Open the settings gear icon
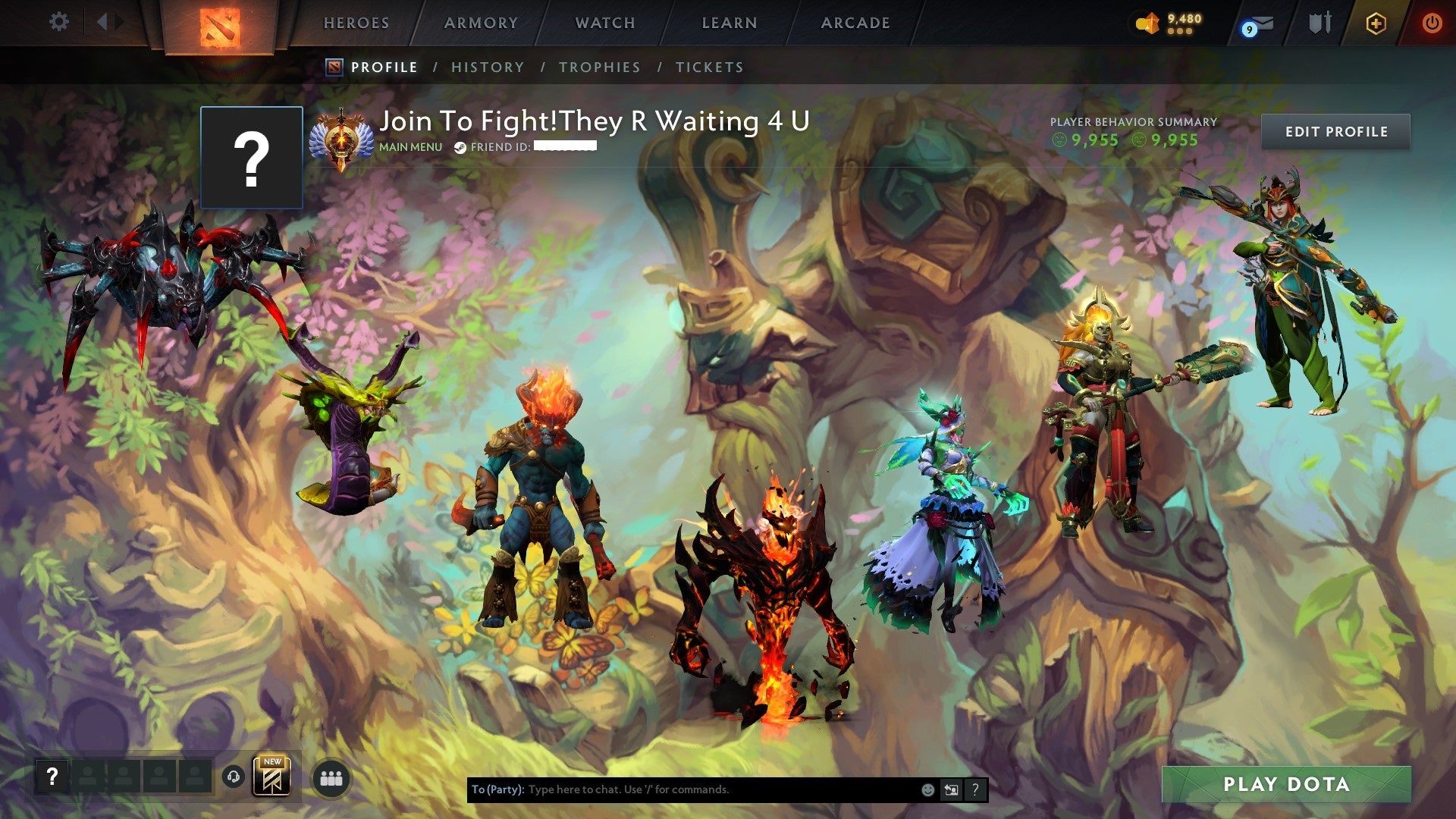Screen dimensions: 1456x819 [x=58, y=22]
